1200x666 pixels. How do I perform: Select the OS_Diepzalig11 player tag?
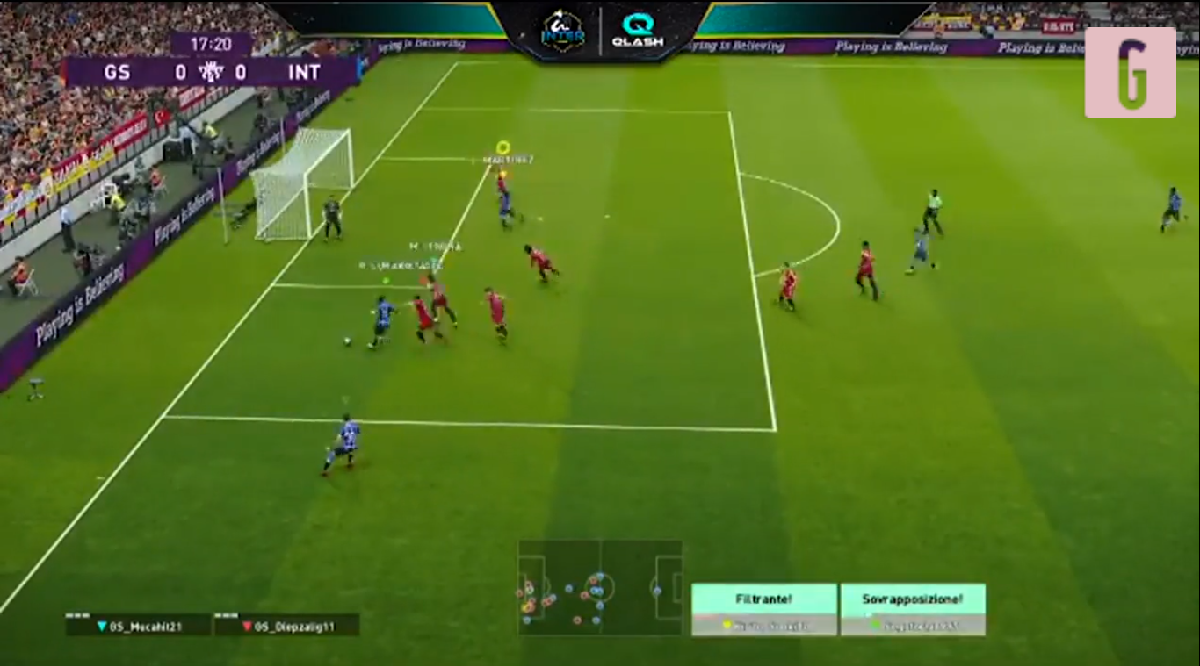click(287, 625)
